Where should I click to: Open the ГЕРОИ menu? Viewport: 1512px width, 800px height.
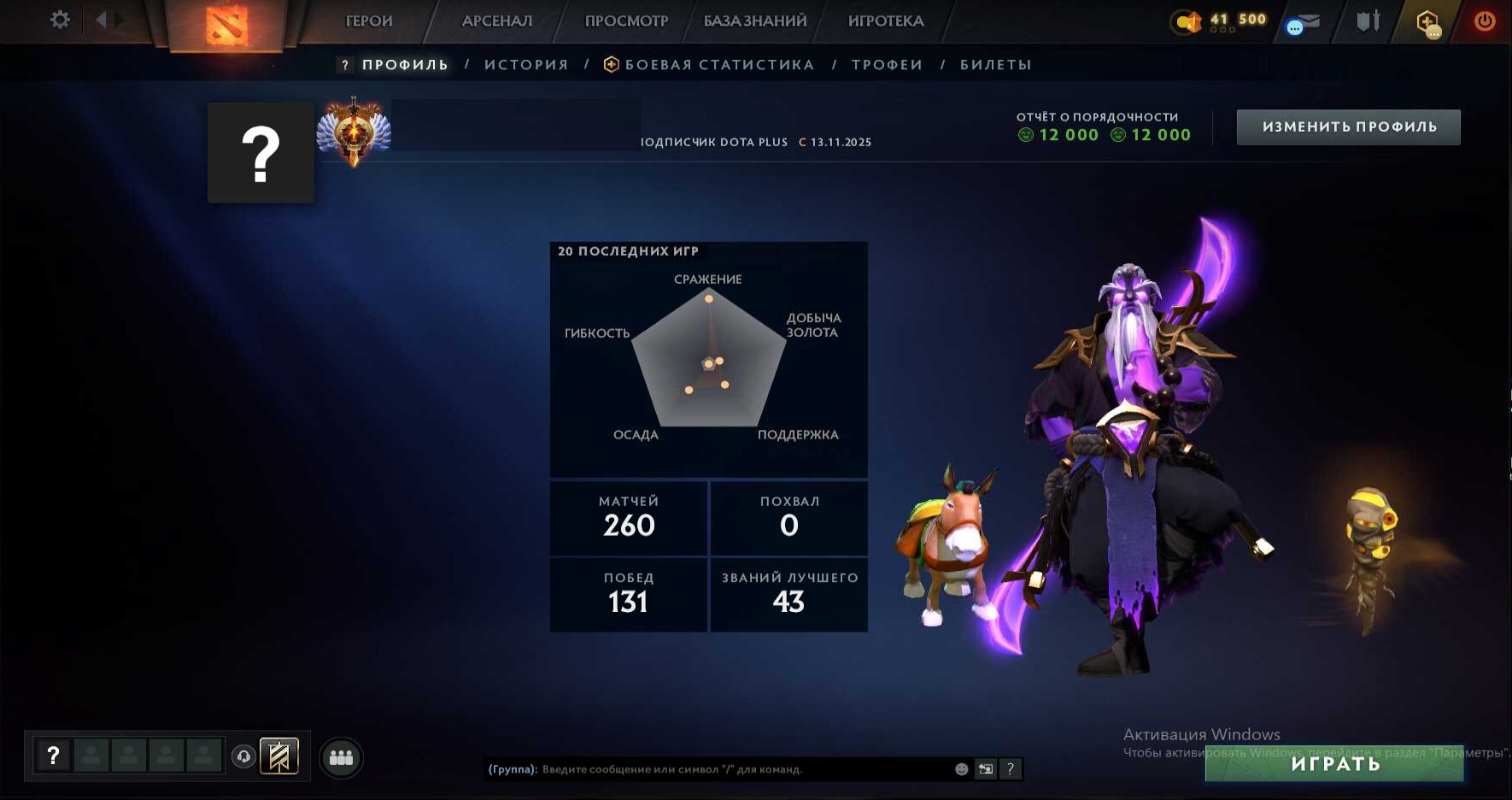pyautogui.click(x=367, y=21)
